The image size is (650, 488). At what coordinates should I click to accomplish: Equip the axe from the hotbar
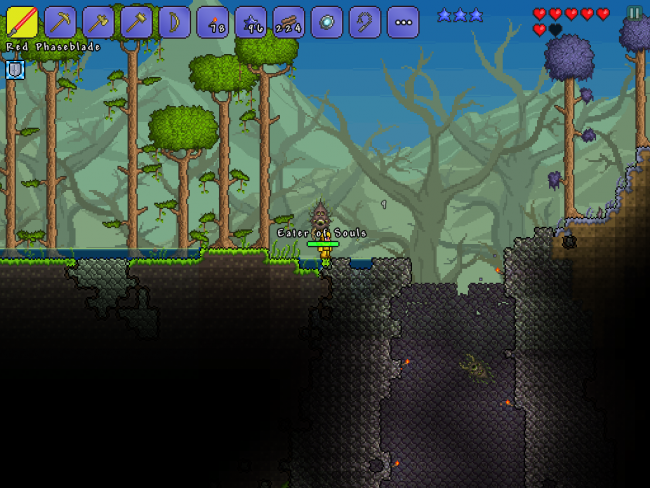tap(98, 22)
